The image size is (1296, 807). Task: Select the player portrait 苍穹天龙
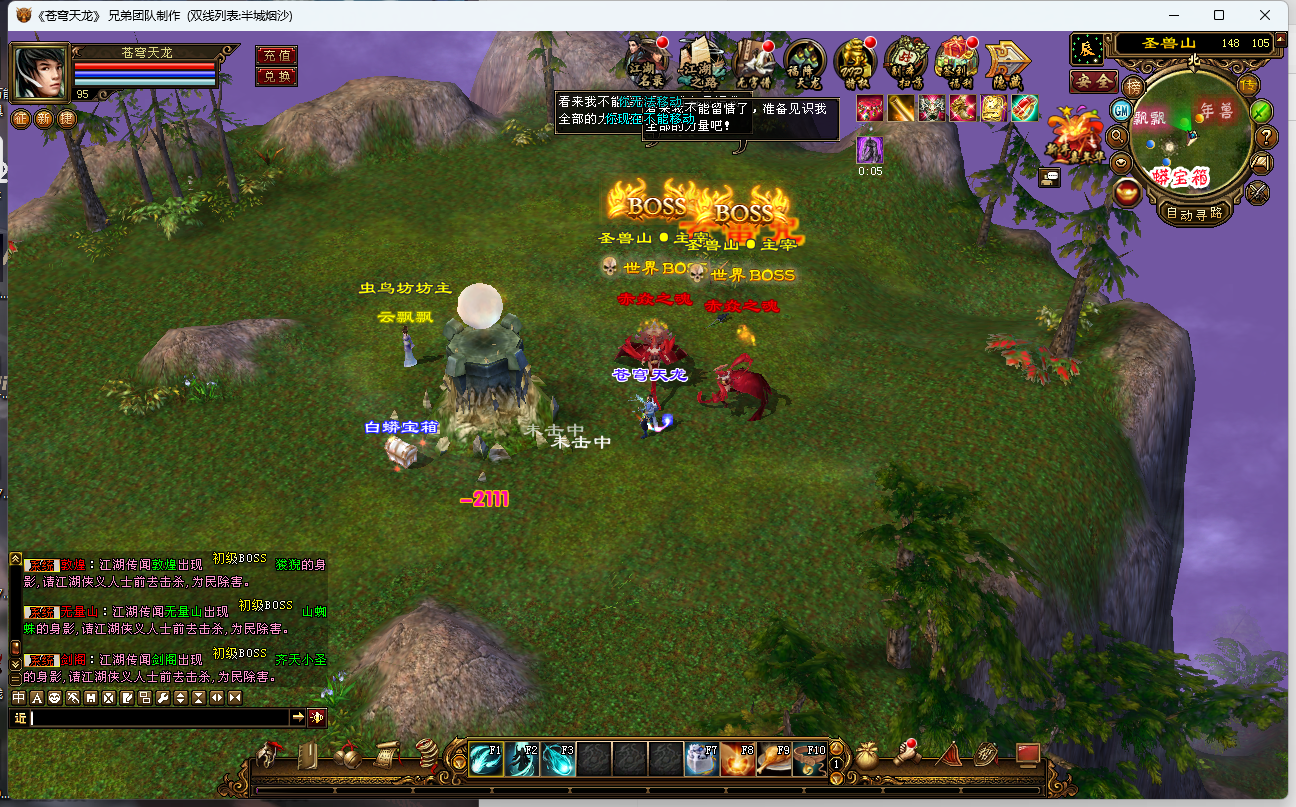pos(39,70)
